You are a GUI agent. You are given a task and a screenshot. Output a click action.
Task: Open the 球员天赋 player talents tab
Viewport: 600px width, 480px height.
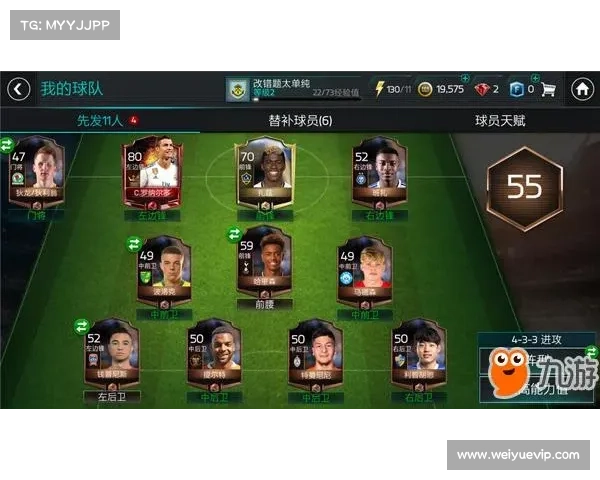click(x=499, y=120)
